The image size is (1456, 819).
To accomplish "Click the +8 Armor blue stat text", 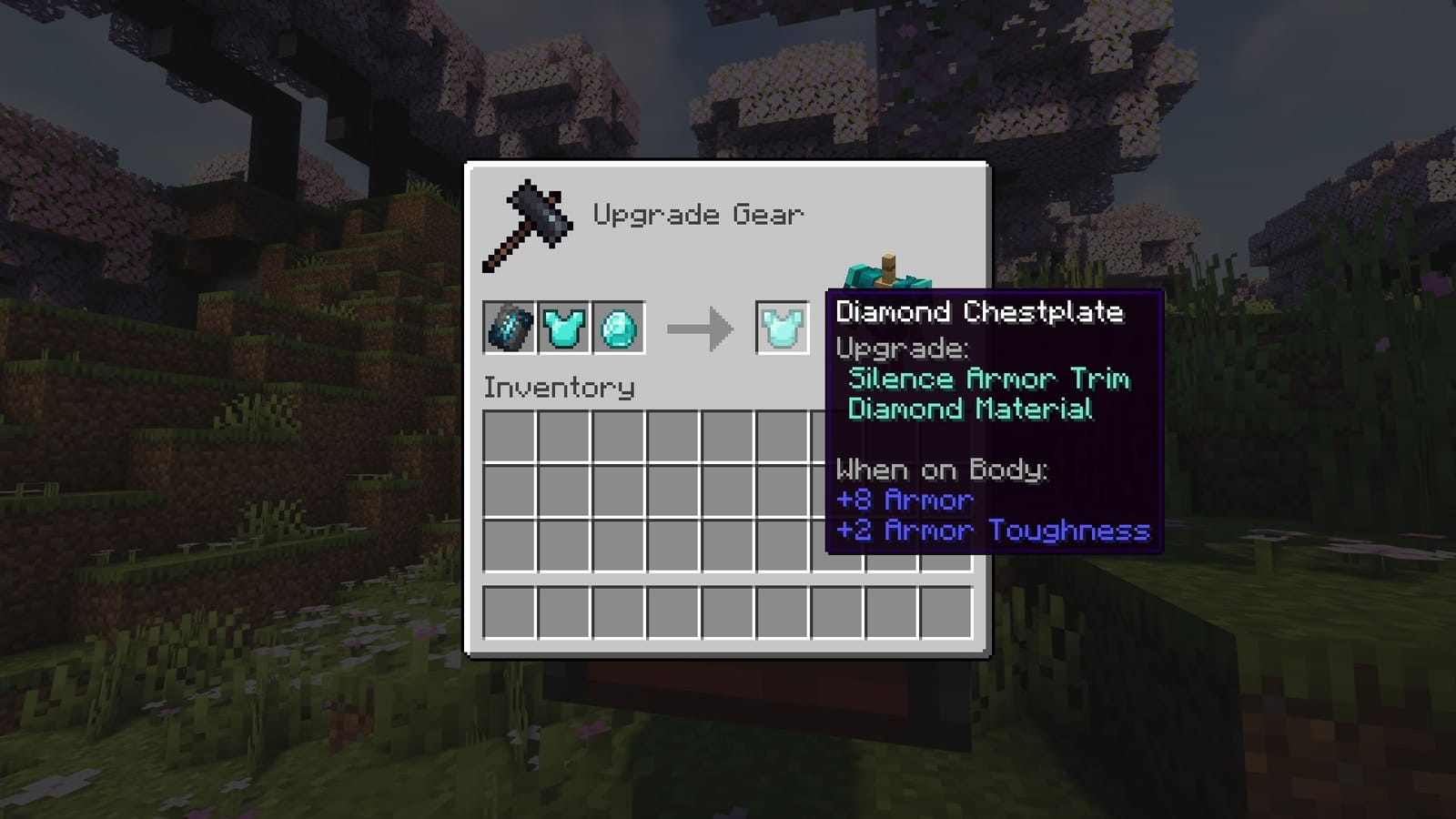I will (905, 500).
